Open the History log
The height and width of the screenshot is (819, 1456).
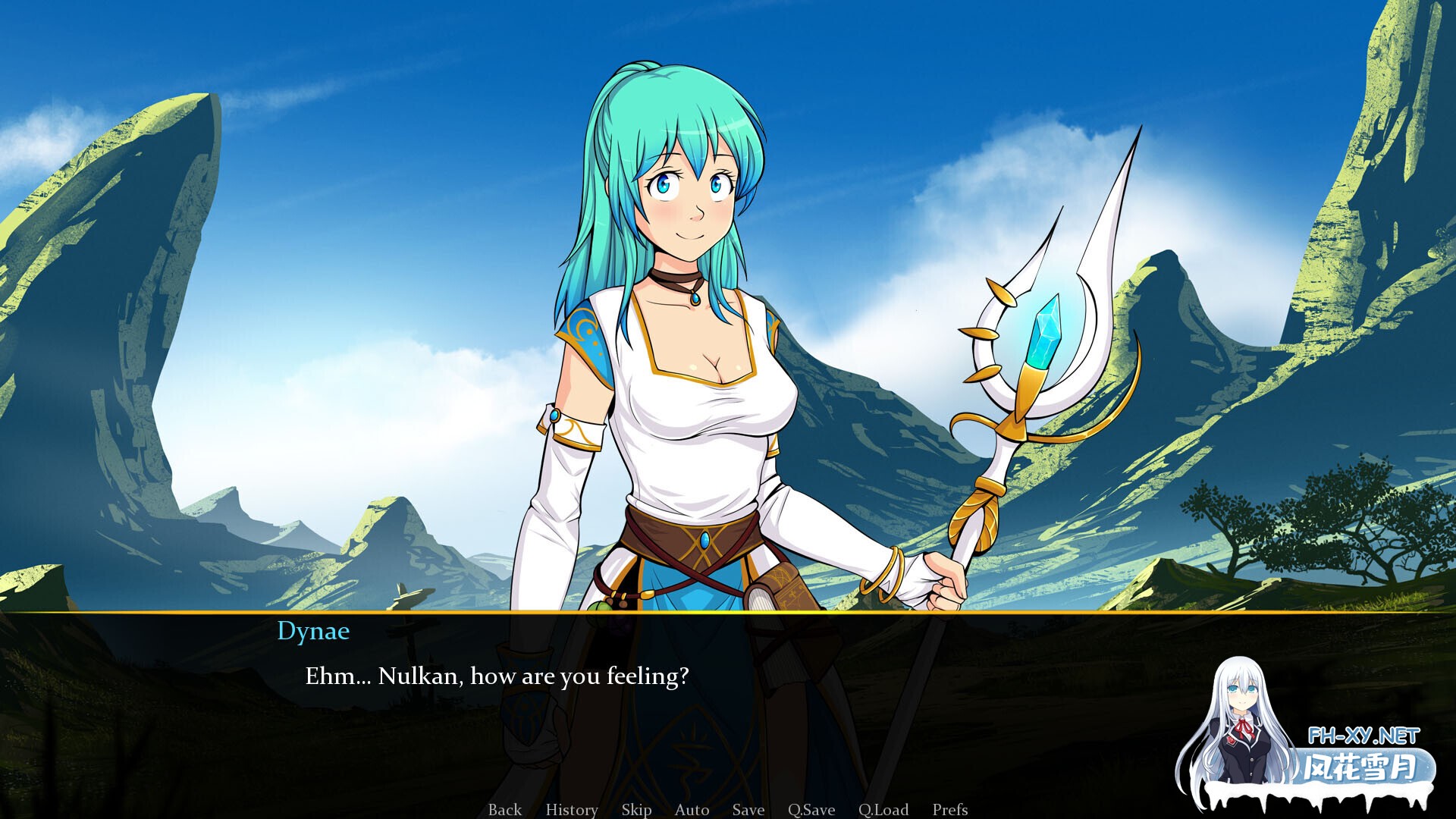[x=571, y=809]
